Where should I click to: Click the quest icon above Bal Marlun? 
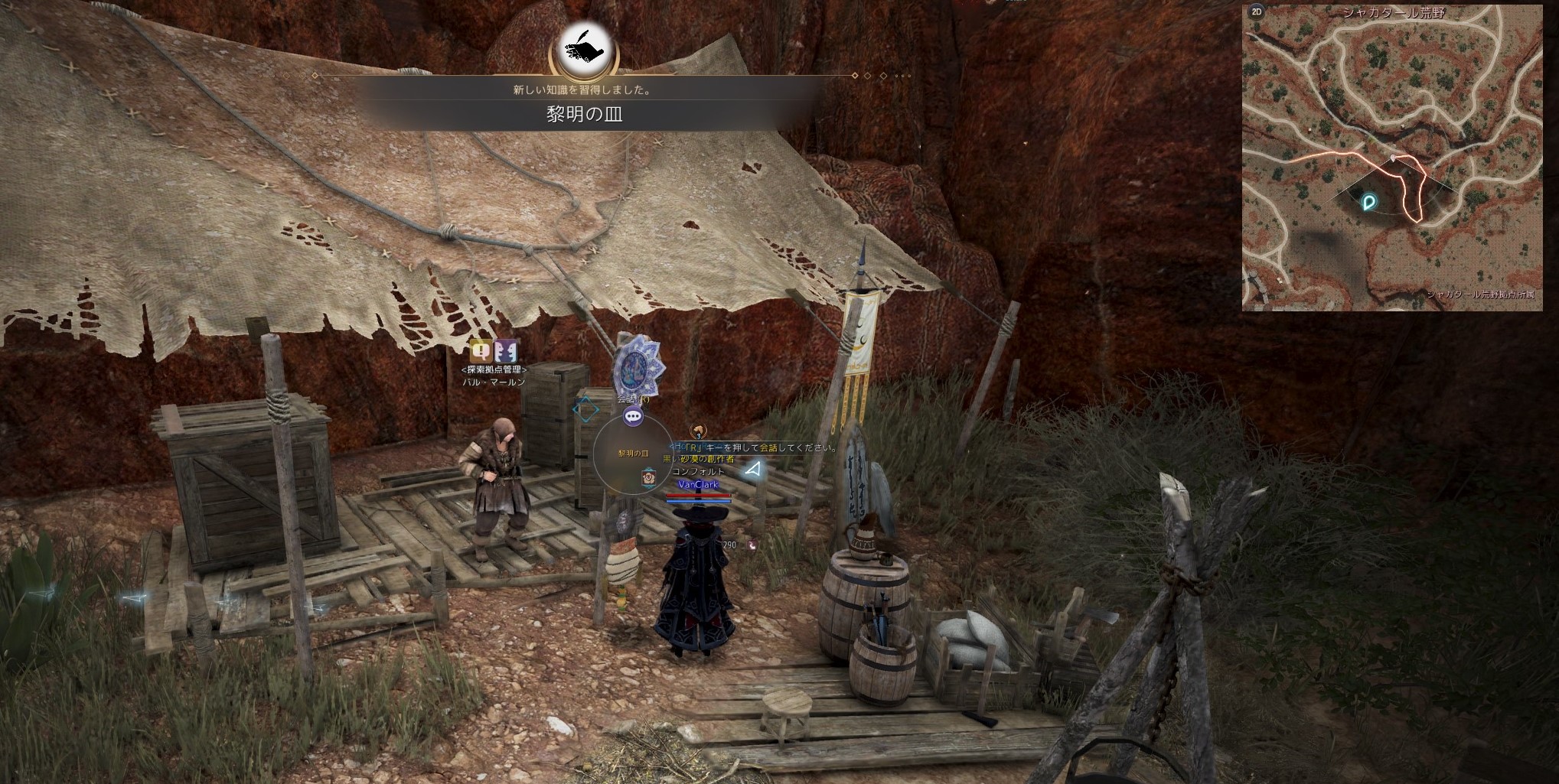pos(481,351)
